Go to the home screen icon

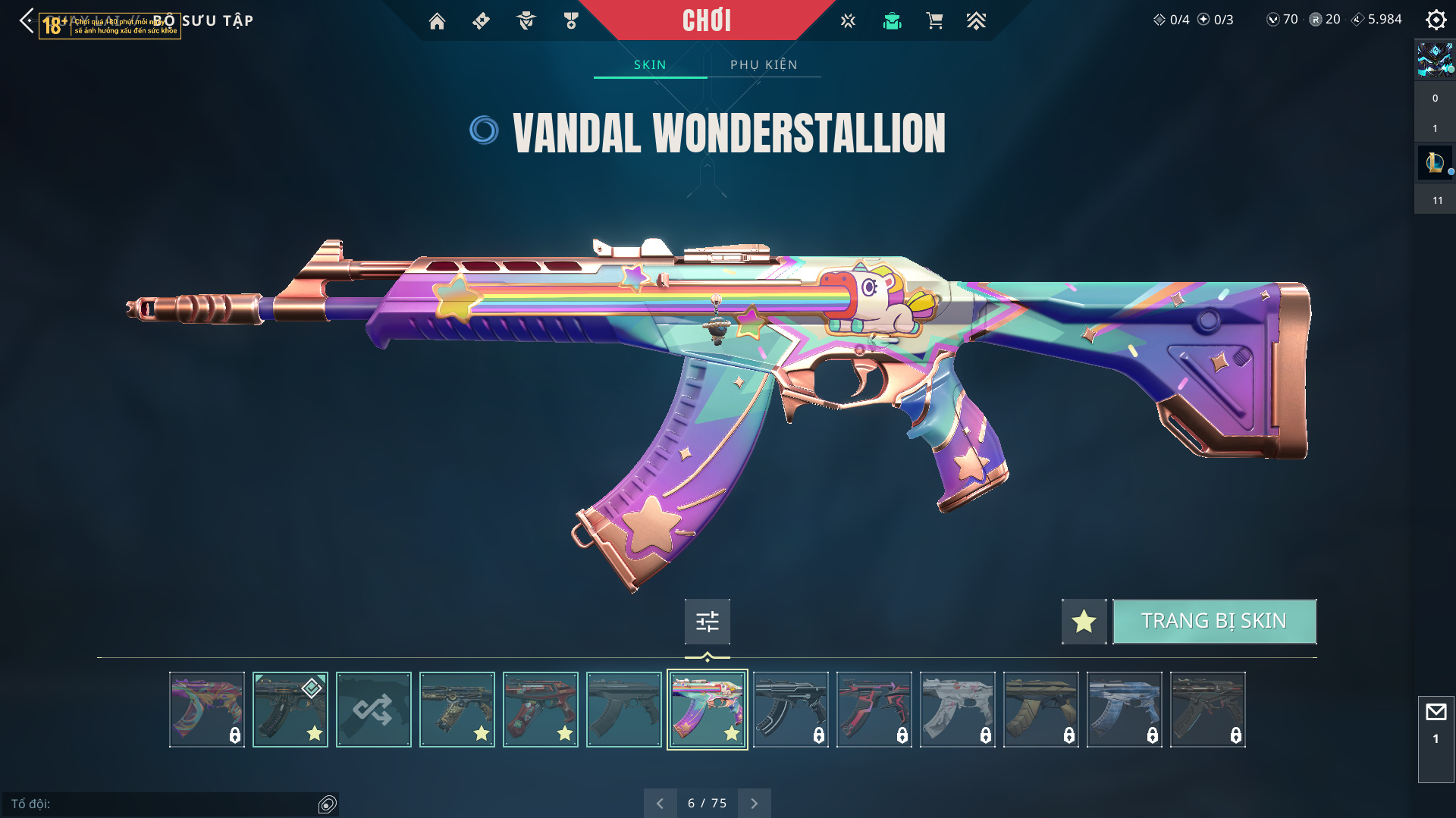click(x=437, y=21)
